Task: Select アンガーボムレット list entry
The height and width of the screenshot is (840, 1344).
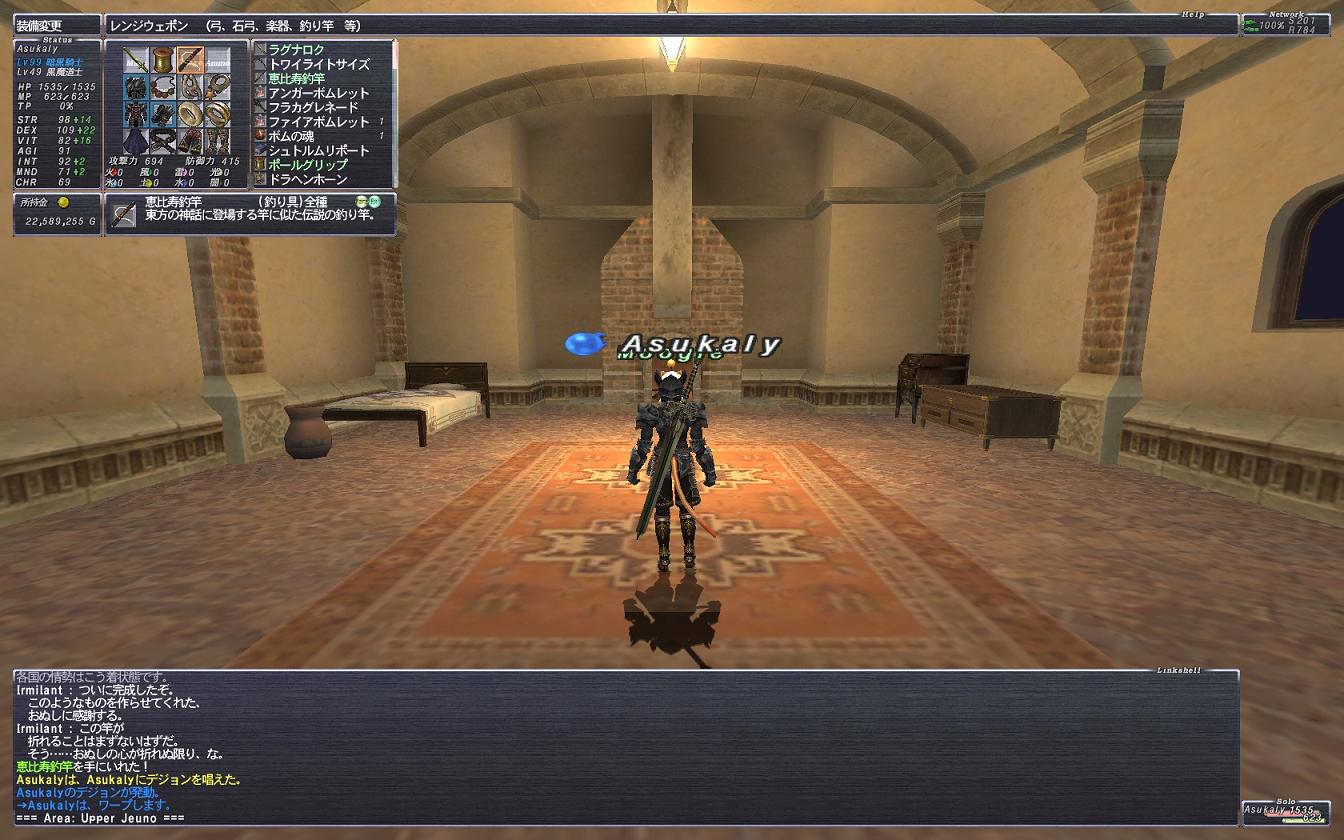Action: tap(319, 93)
